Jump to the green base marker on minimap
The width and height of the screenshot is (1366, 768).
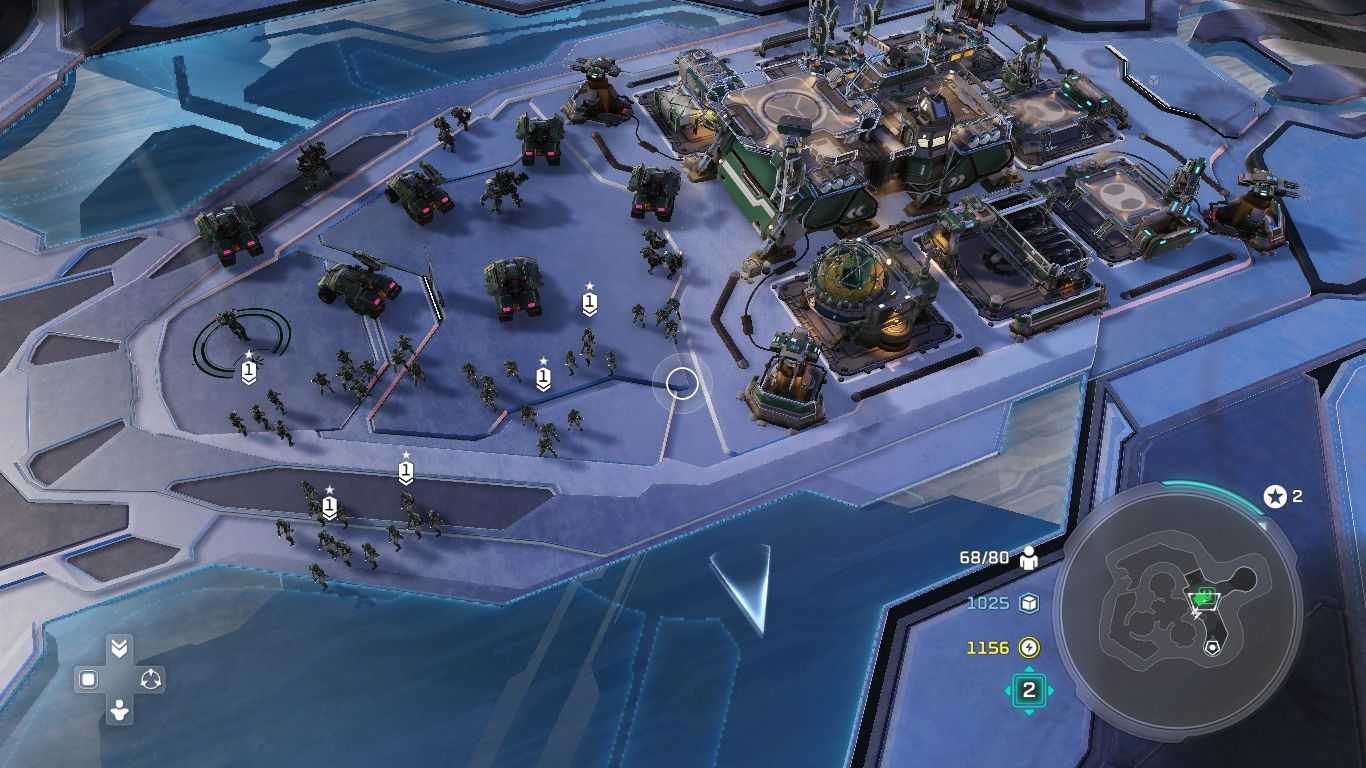click(1205, 597)
